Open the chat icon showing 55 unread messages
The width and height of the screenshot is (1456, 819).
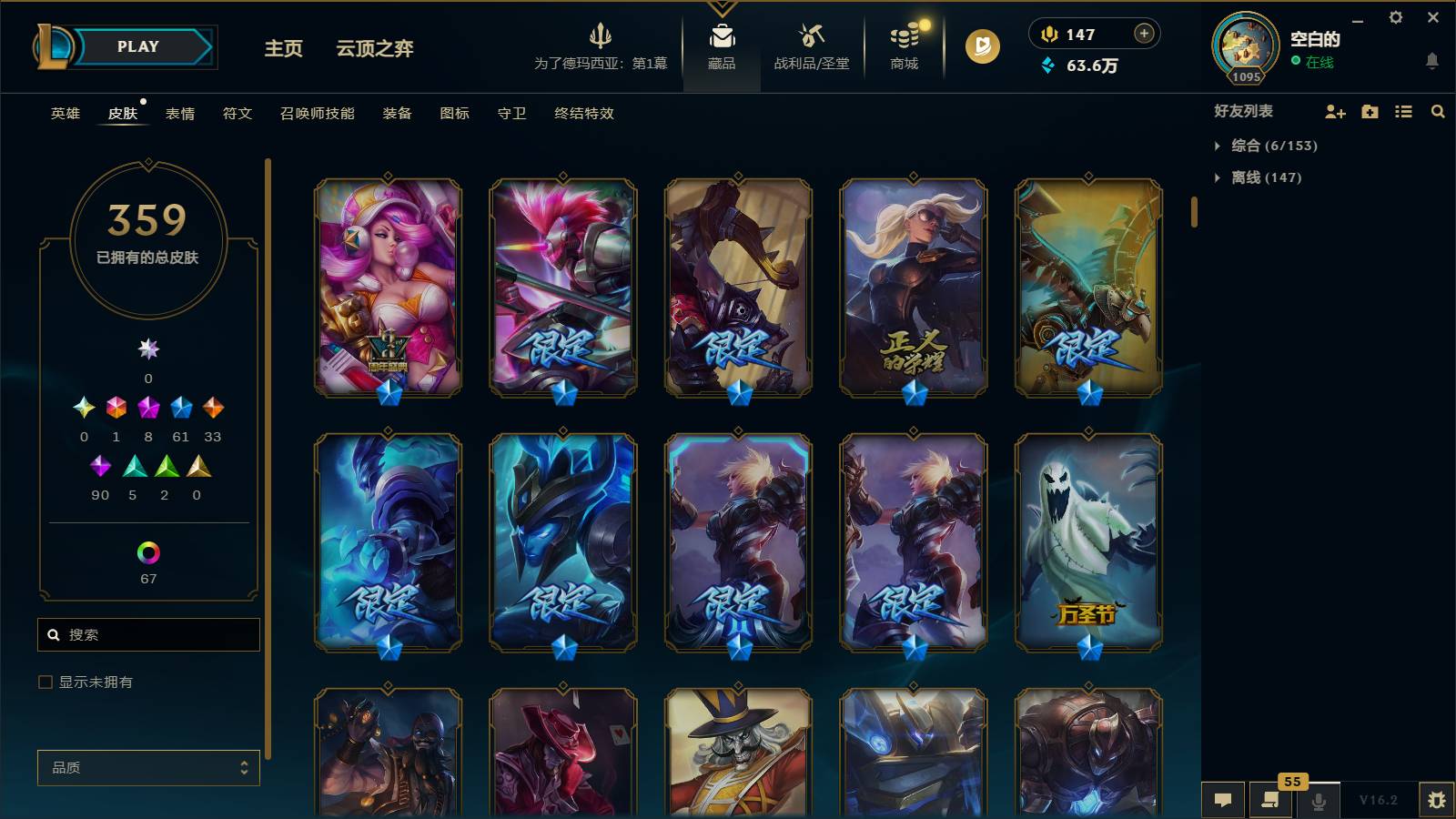[1270, 801]
